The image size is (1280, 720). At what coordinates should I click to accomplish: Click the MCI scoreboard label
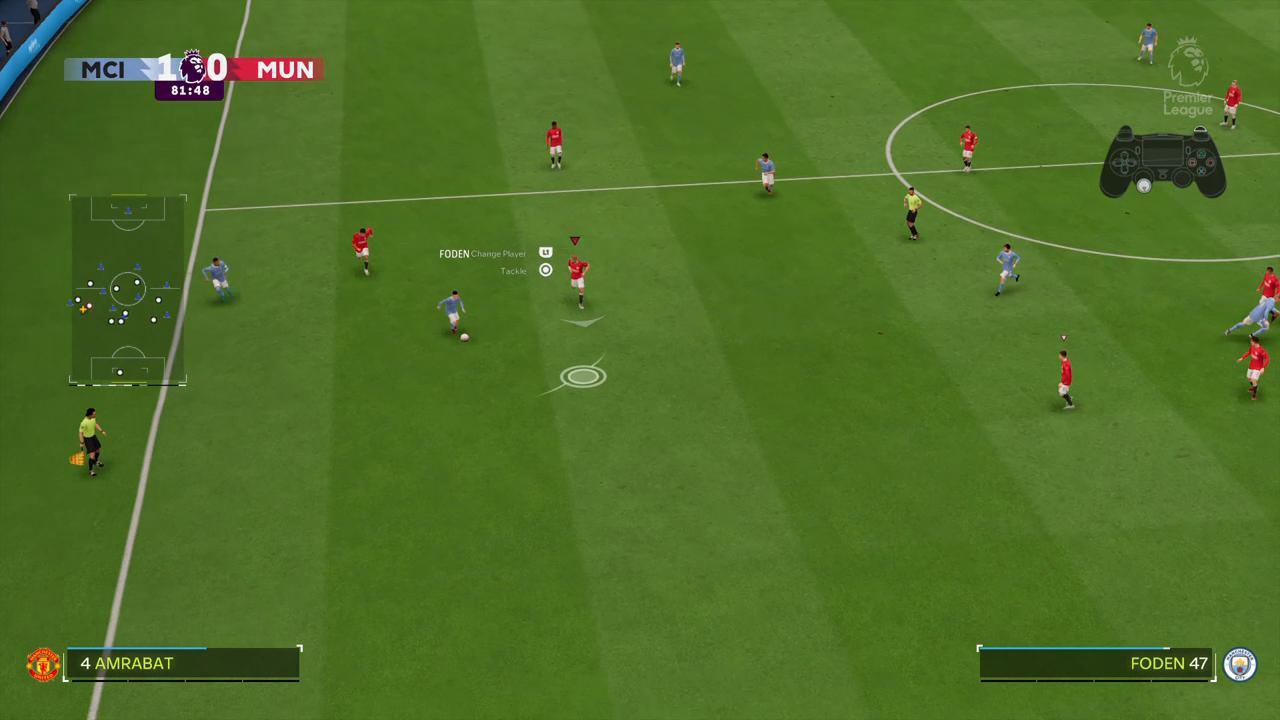(103, 69)
